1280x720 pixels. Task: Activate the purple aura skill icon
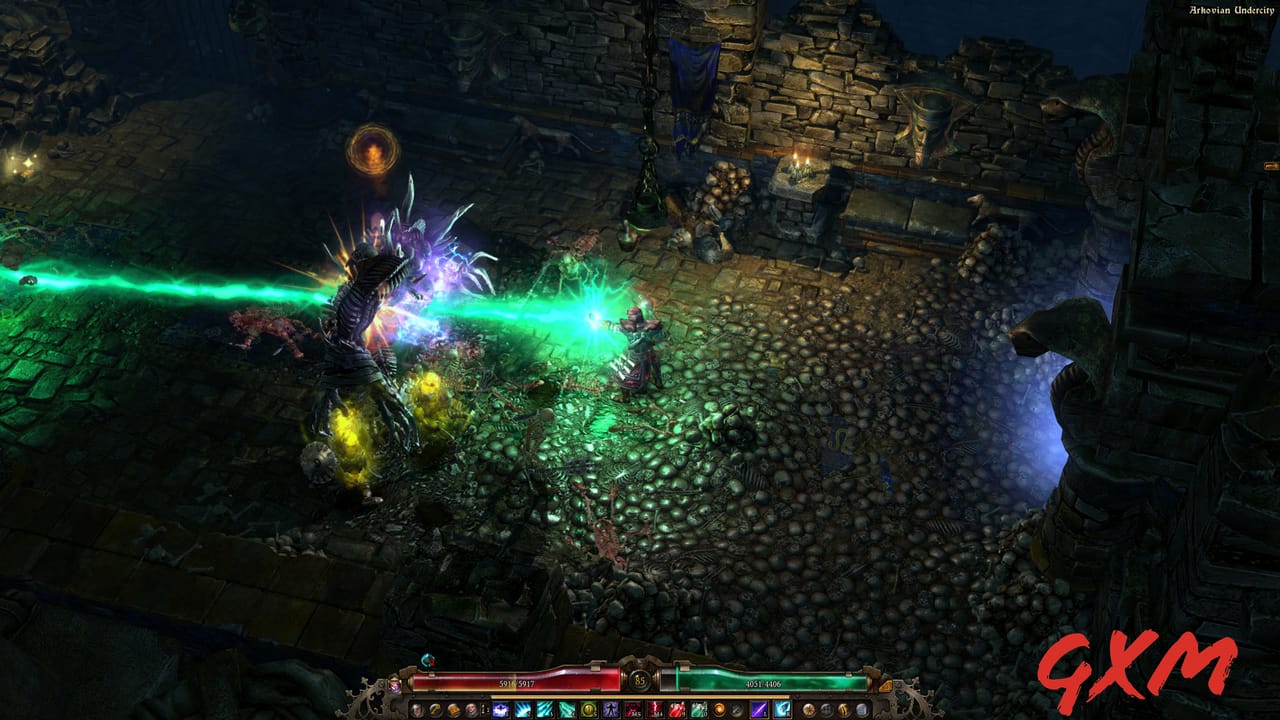coord(613,710)
